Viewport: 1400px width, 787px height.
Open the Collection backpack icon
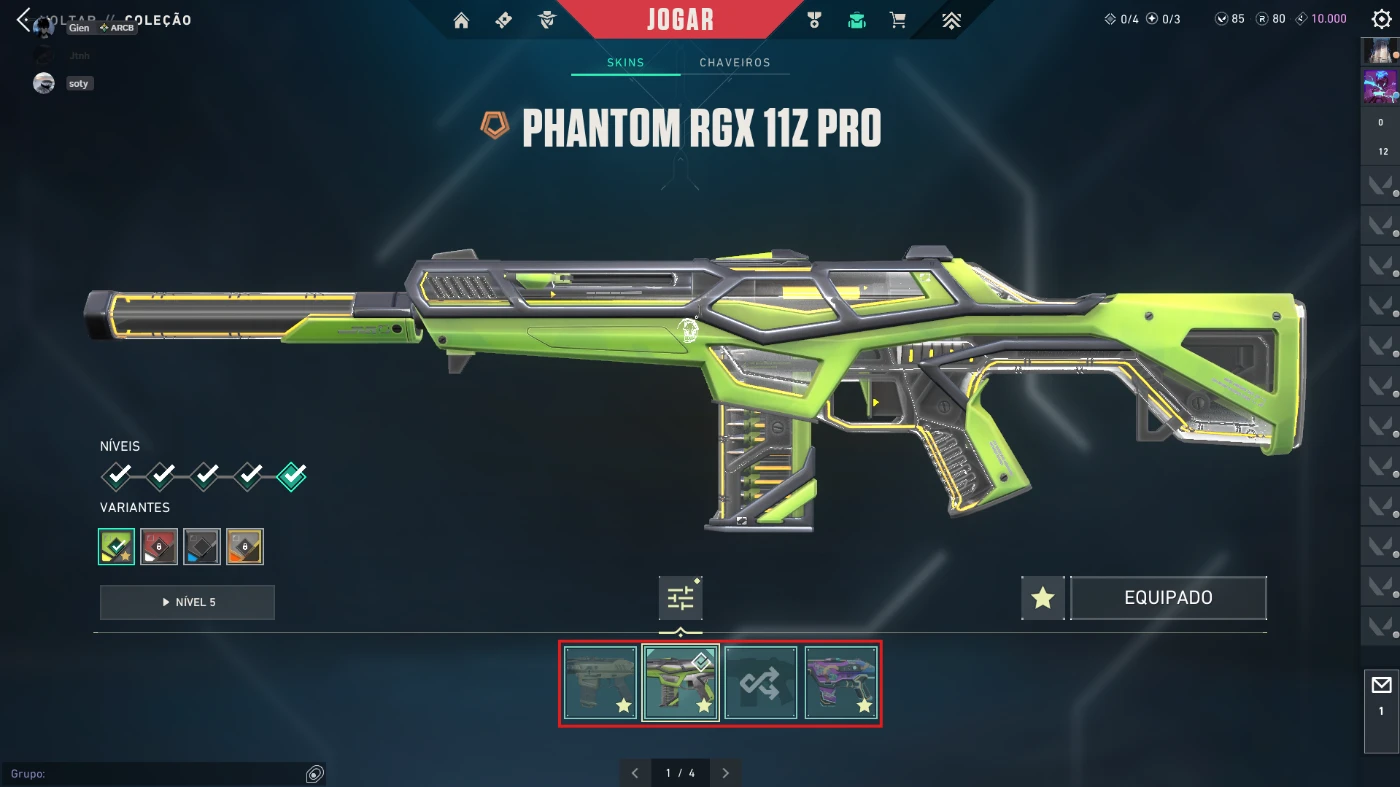[857, 19]
